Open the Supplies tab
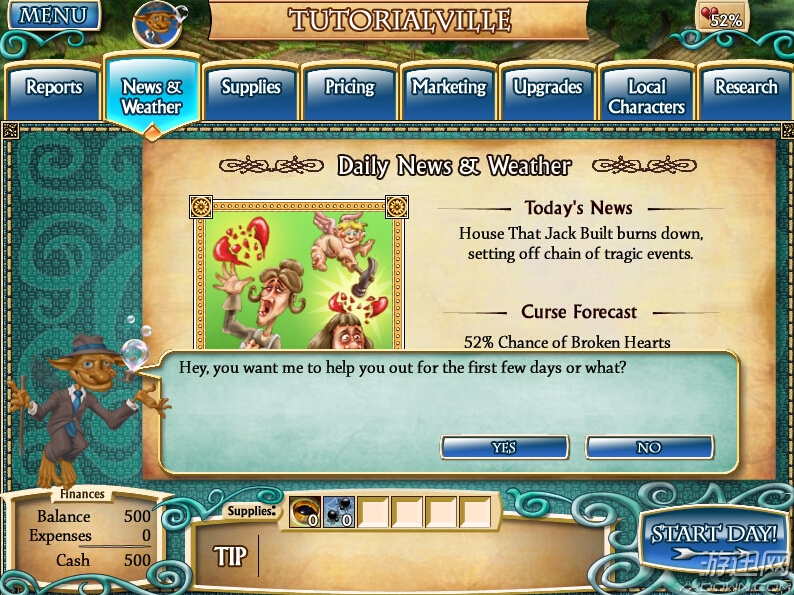 pos(251,90)
